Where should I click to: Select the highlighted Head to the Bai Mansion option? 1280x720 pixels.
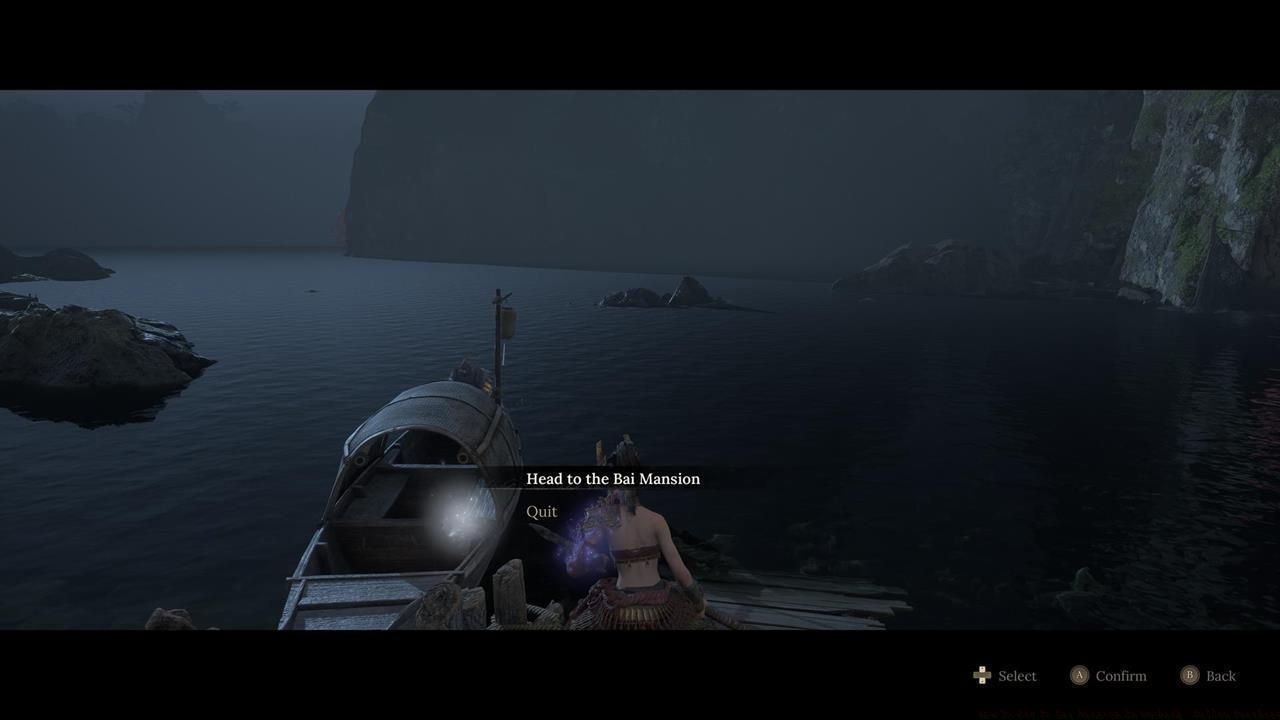click(613, 478)
